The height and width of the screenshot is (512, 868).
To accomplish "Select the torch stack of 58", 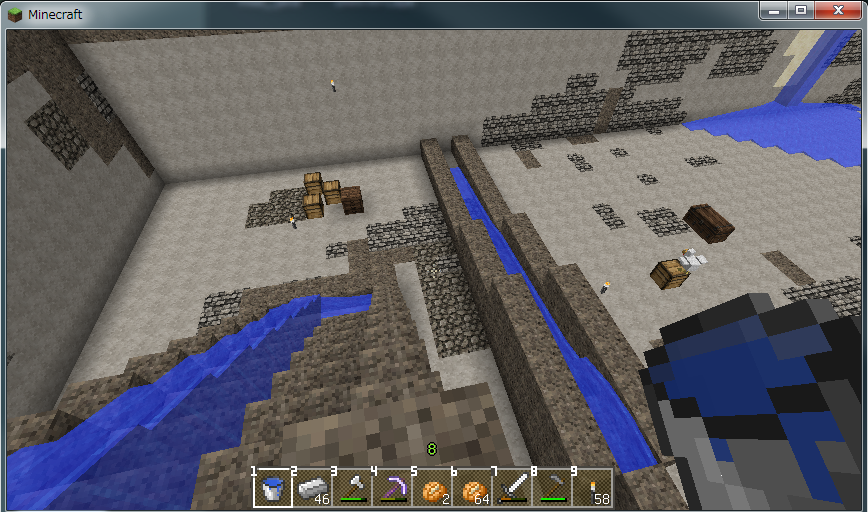I will (x=592, y=488).
